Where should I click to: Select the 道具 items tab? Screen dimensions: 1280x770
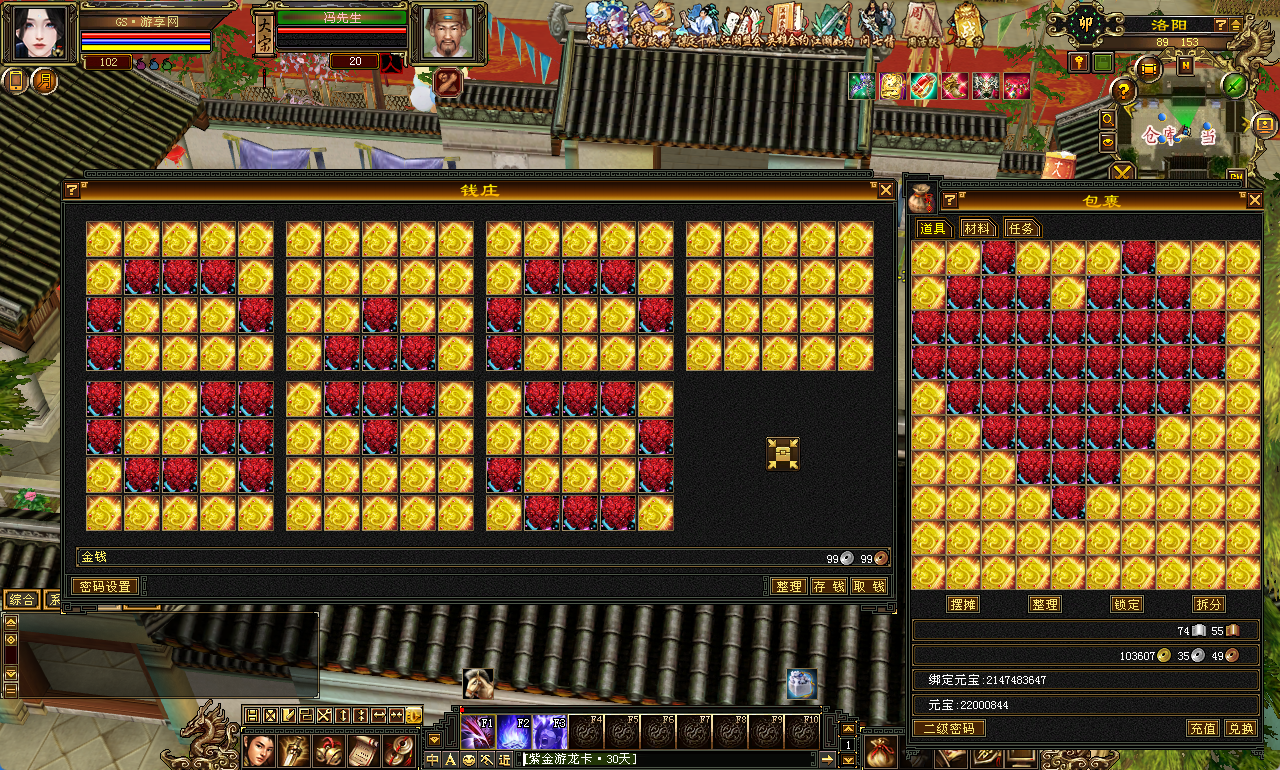point(932,228)
